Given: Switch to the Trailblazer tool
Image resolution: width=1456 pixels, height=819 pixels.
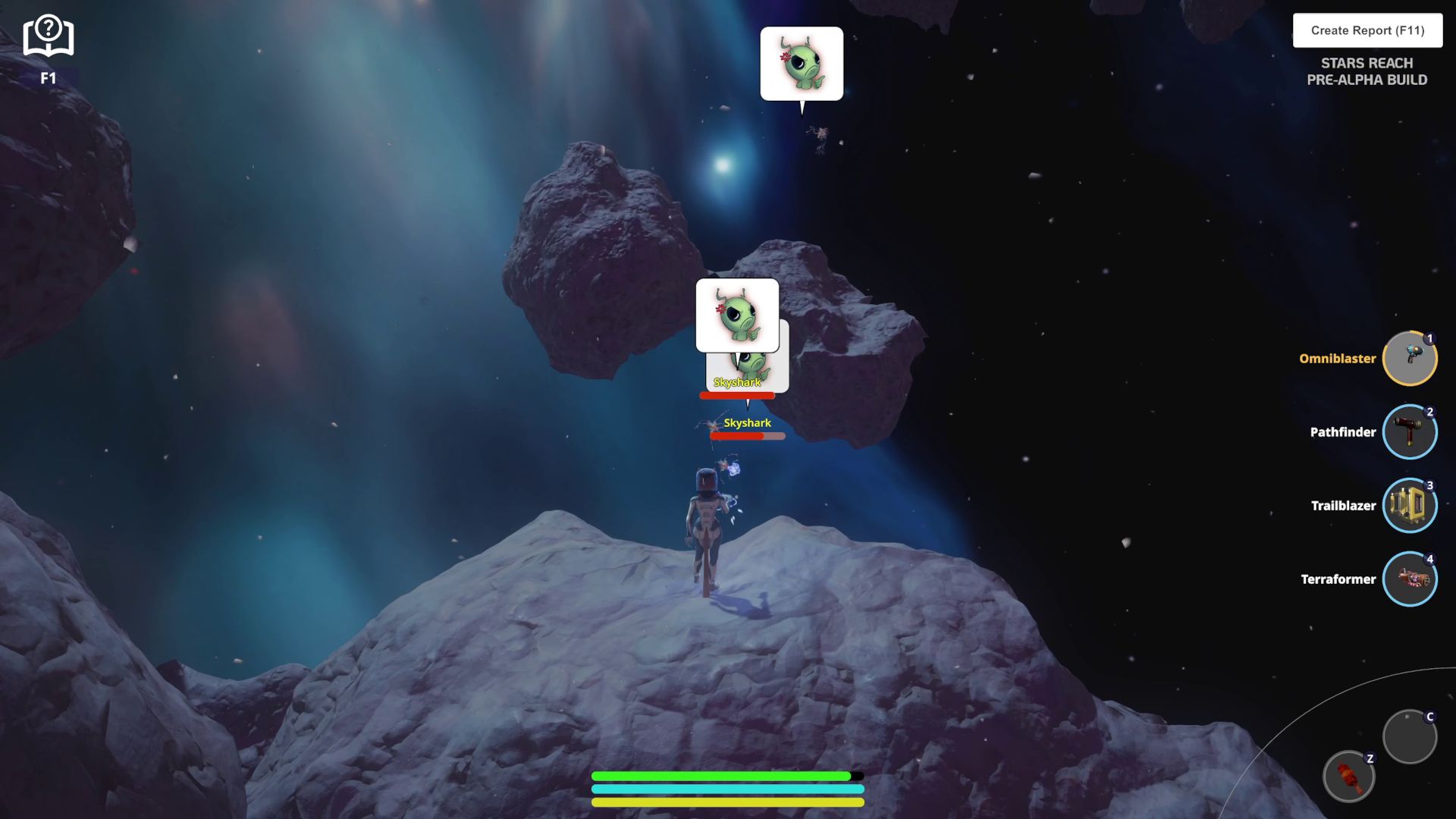Looking at the screenshot, I should tap(1409, 506).
